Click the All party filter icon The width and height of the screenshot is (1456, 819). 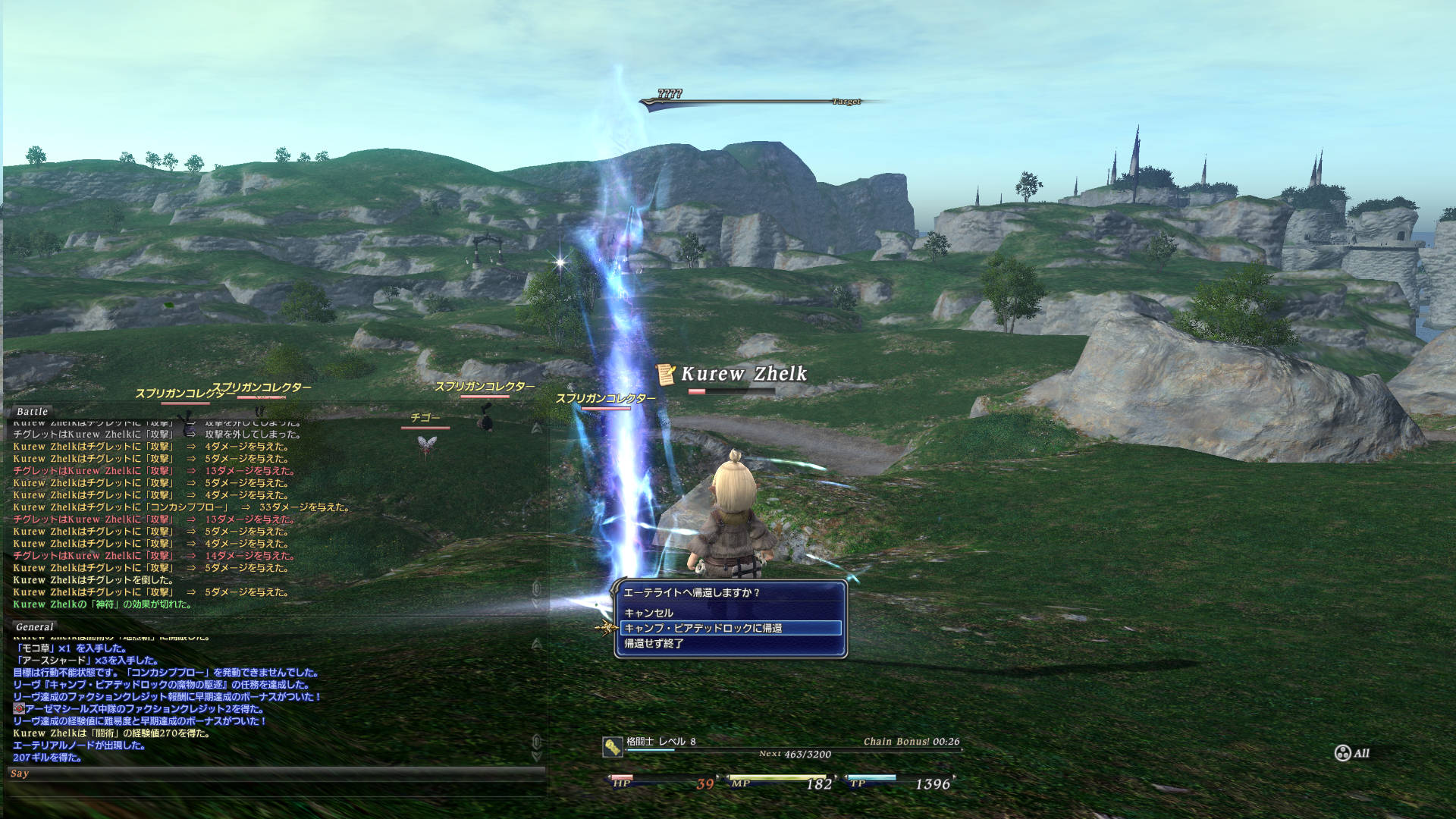coord(1343,753)
